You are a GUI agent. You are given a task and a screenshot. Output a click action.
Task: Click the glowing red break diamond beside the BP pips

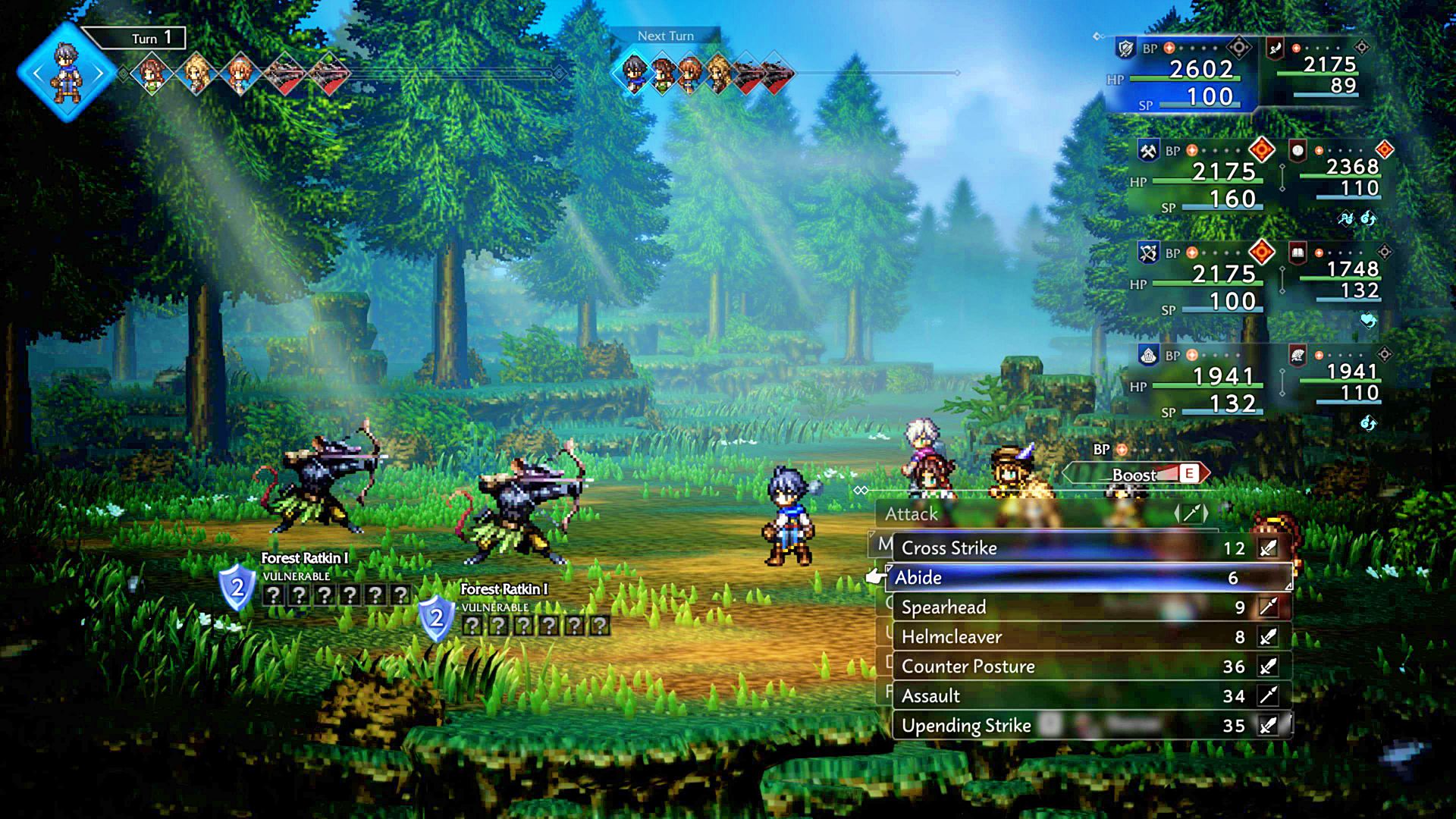pyautogui.click(x=1261, y=149)
